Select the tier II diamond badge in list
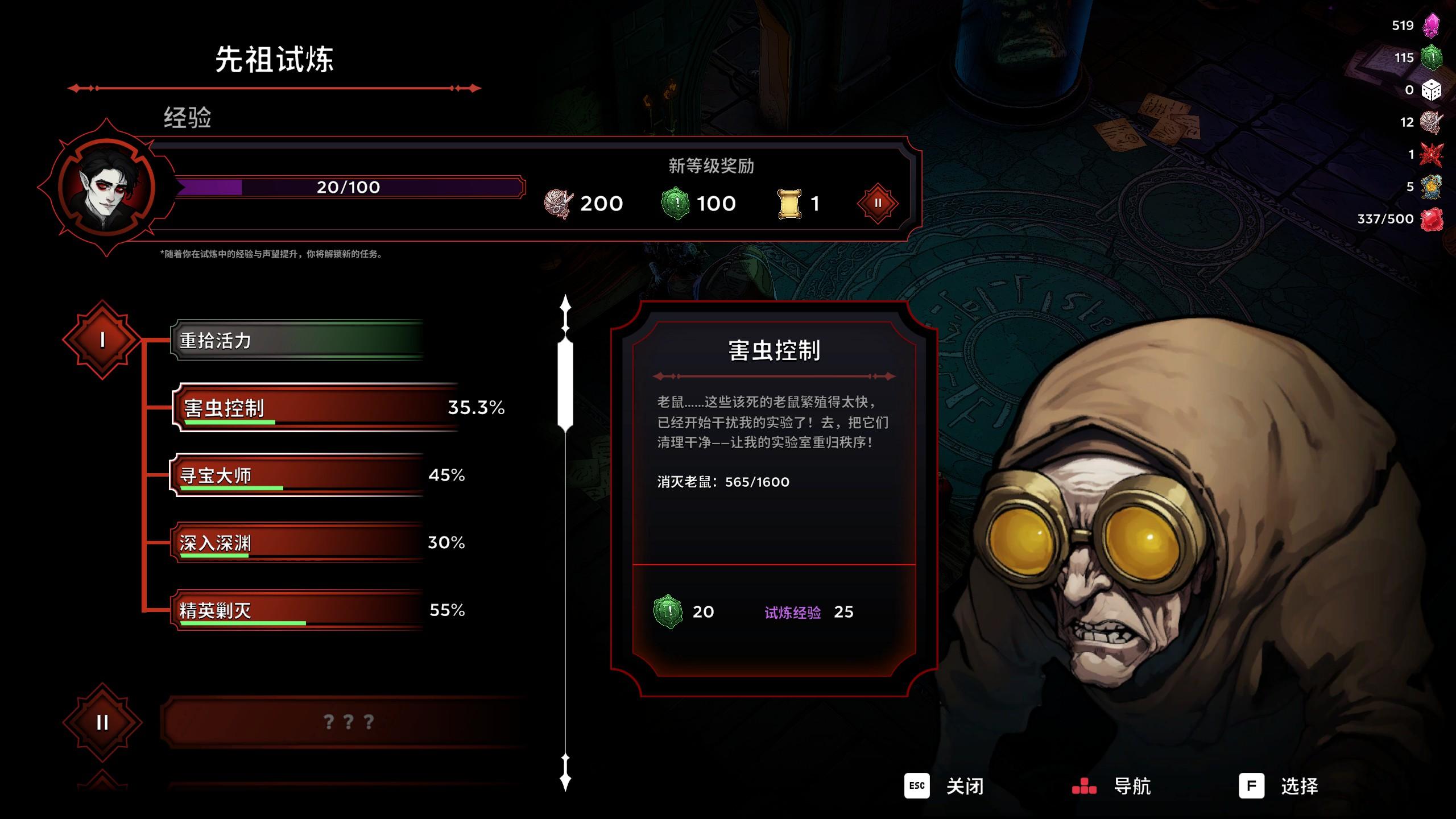 [x=102, y=722]
